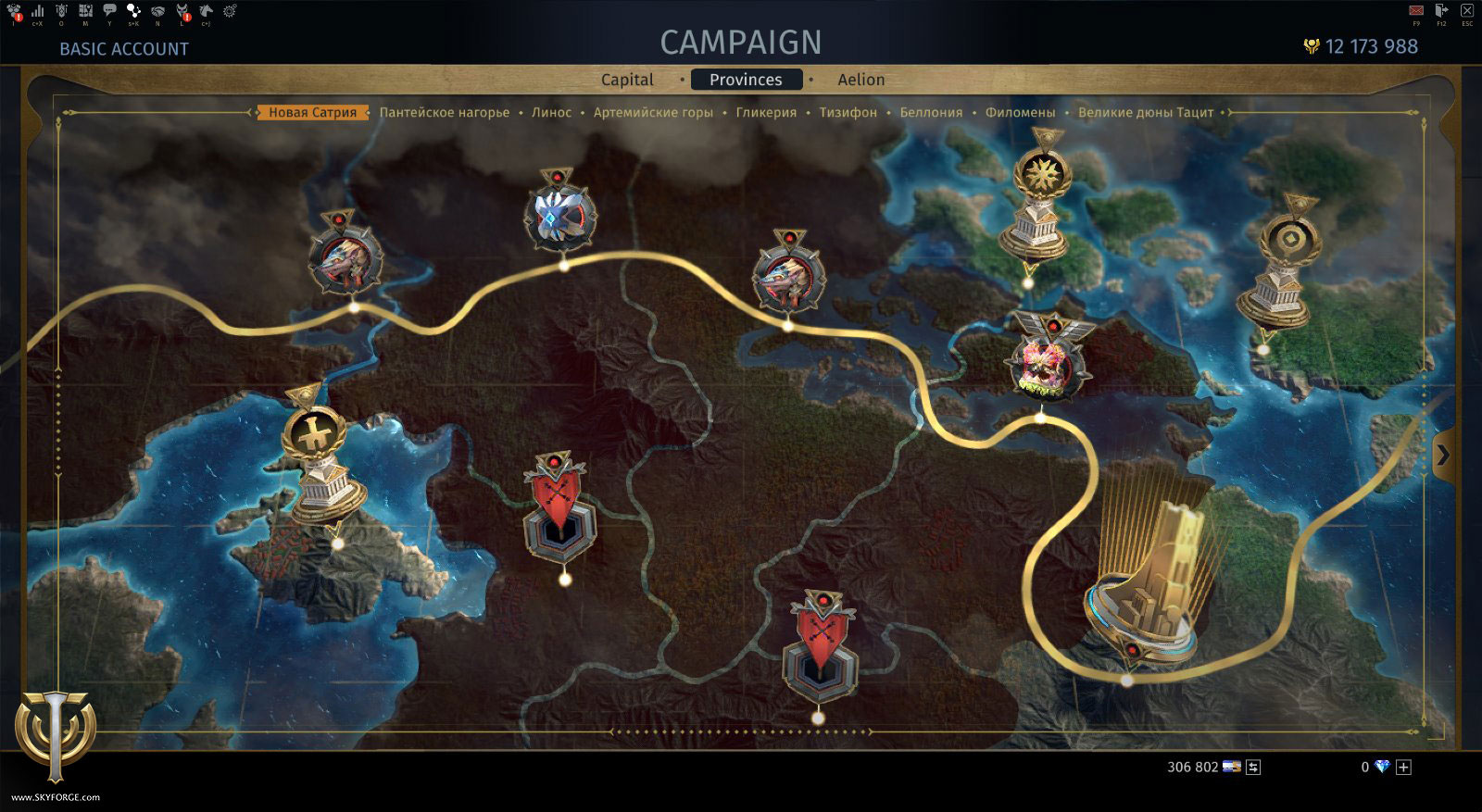Open the stats bars icon in the toolbar
This screenshot has height=812, width=1482.
[x=37, y=10]
